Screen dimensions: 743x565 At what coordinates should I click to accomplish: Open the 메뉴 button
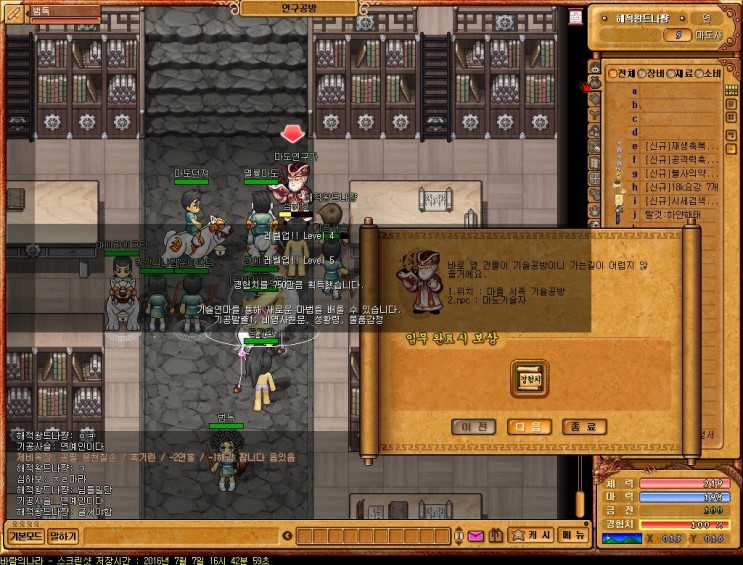(x=574, y=535)
